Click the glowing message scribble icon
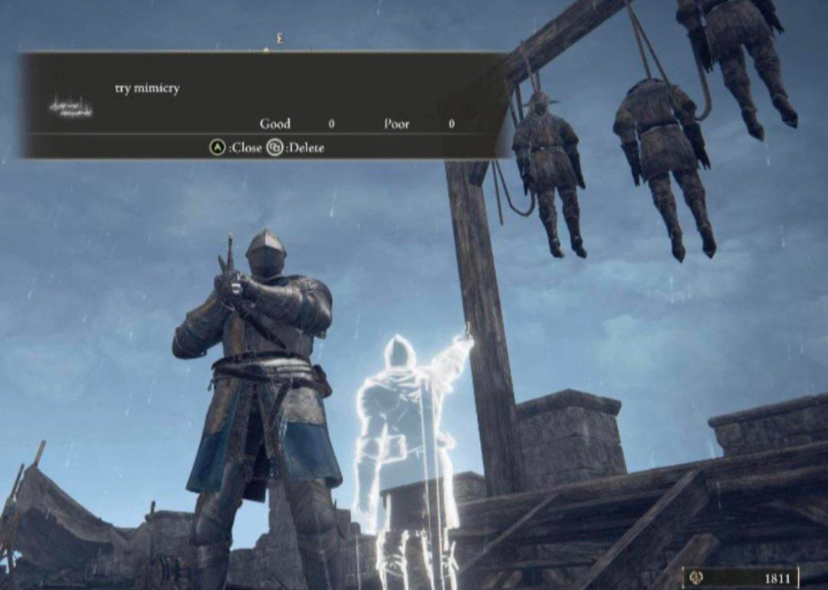828x590 pixels. coord(68,104)
